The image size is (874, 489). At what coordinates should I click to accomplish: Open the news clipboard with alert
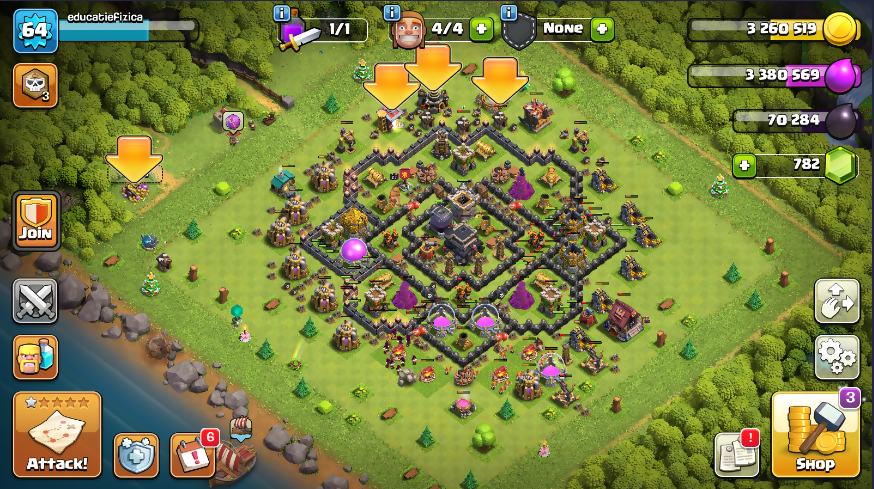click(x=737, y=456)
